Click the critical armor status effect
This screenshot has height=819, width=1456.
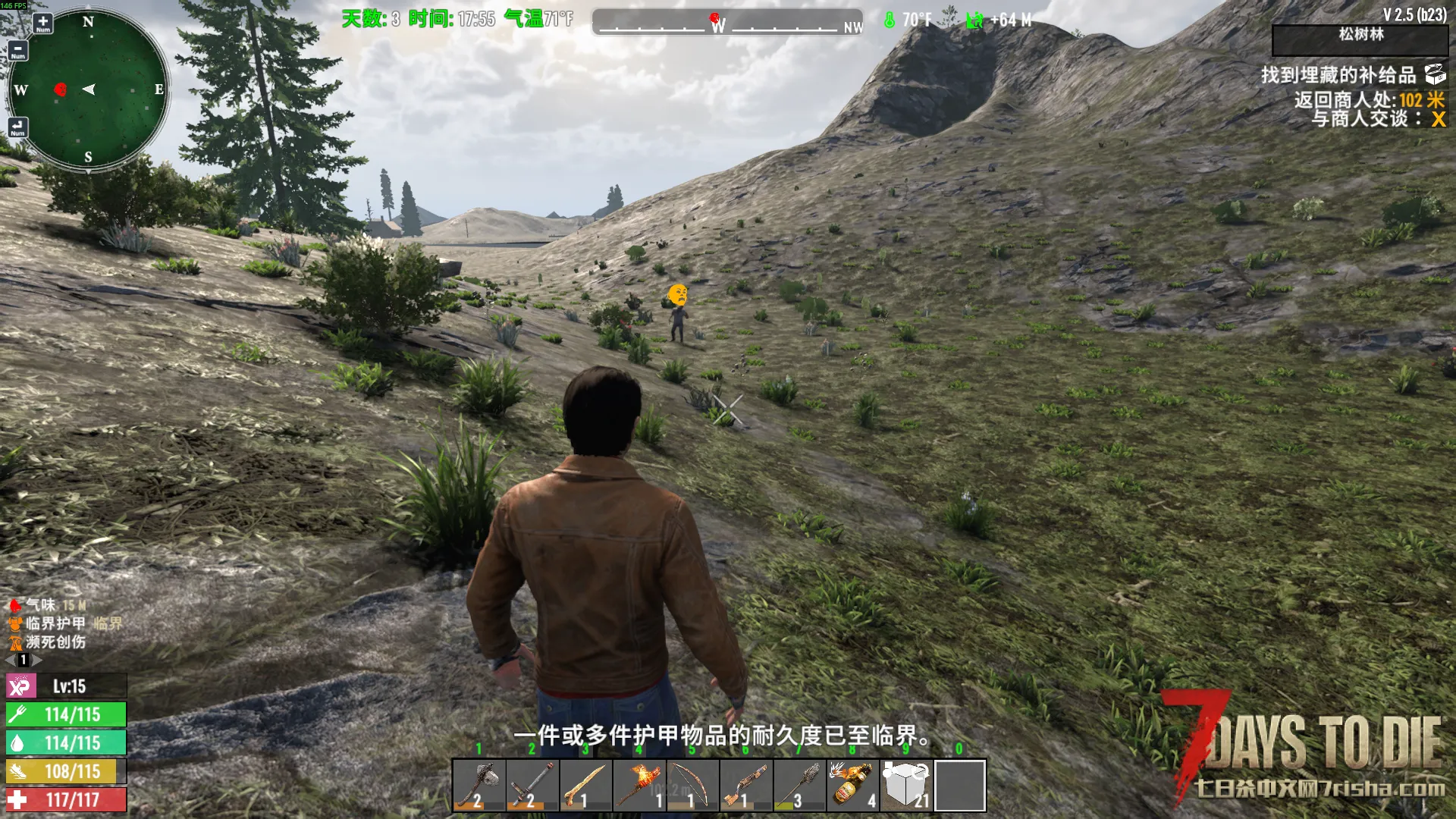click(x=55, y=623)
